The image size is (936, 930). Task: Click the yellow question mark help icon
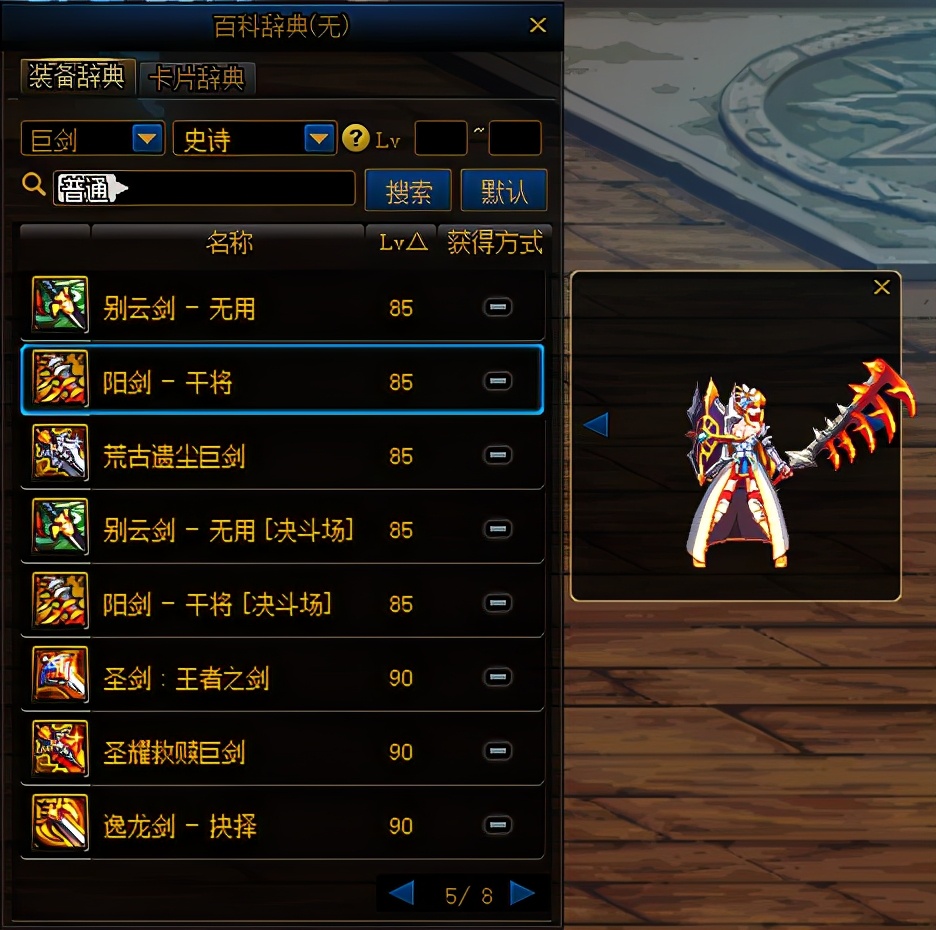coord(355,139)
